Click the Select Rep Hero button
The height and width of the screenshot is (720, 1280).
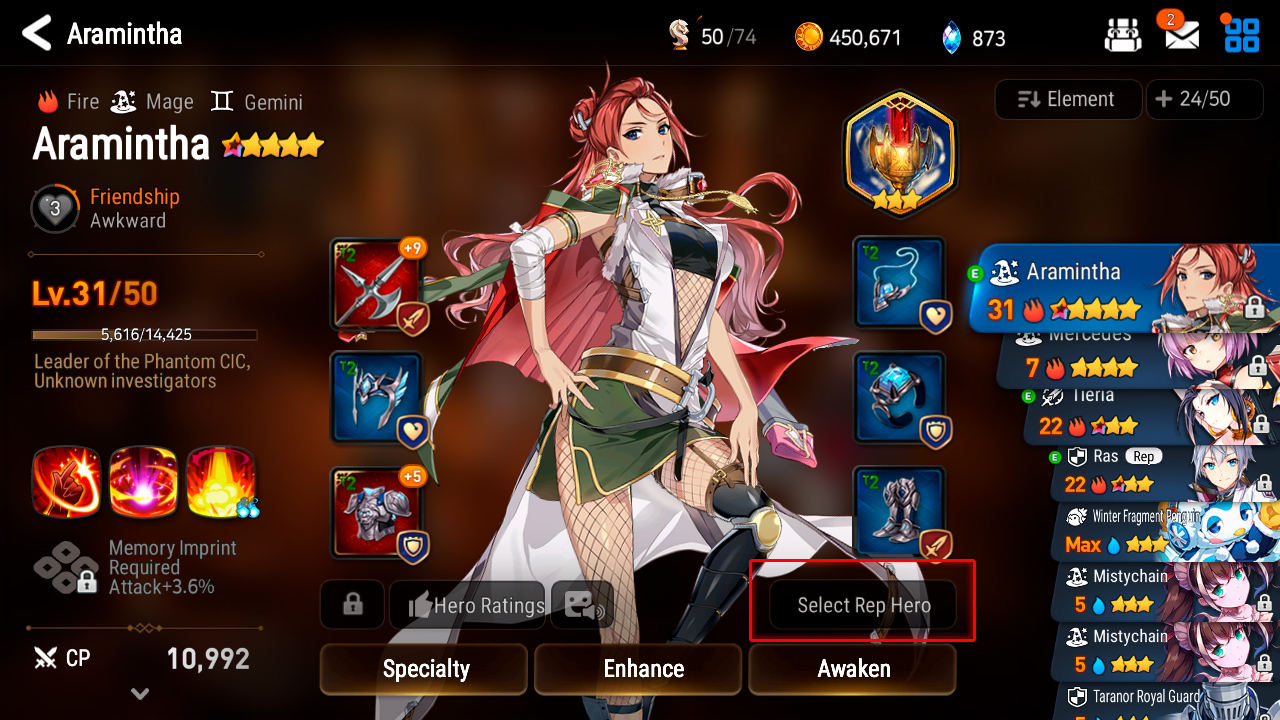pyautogui.click(x=863, y=605)
